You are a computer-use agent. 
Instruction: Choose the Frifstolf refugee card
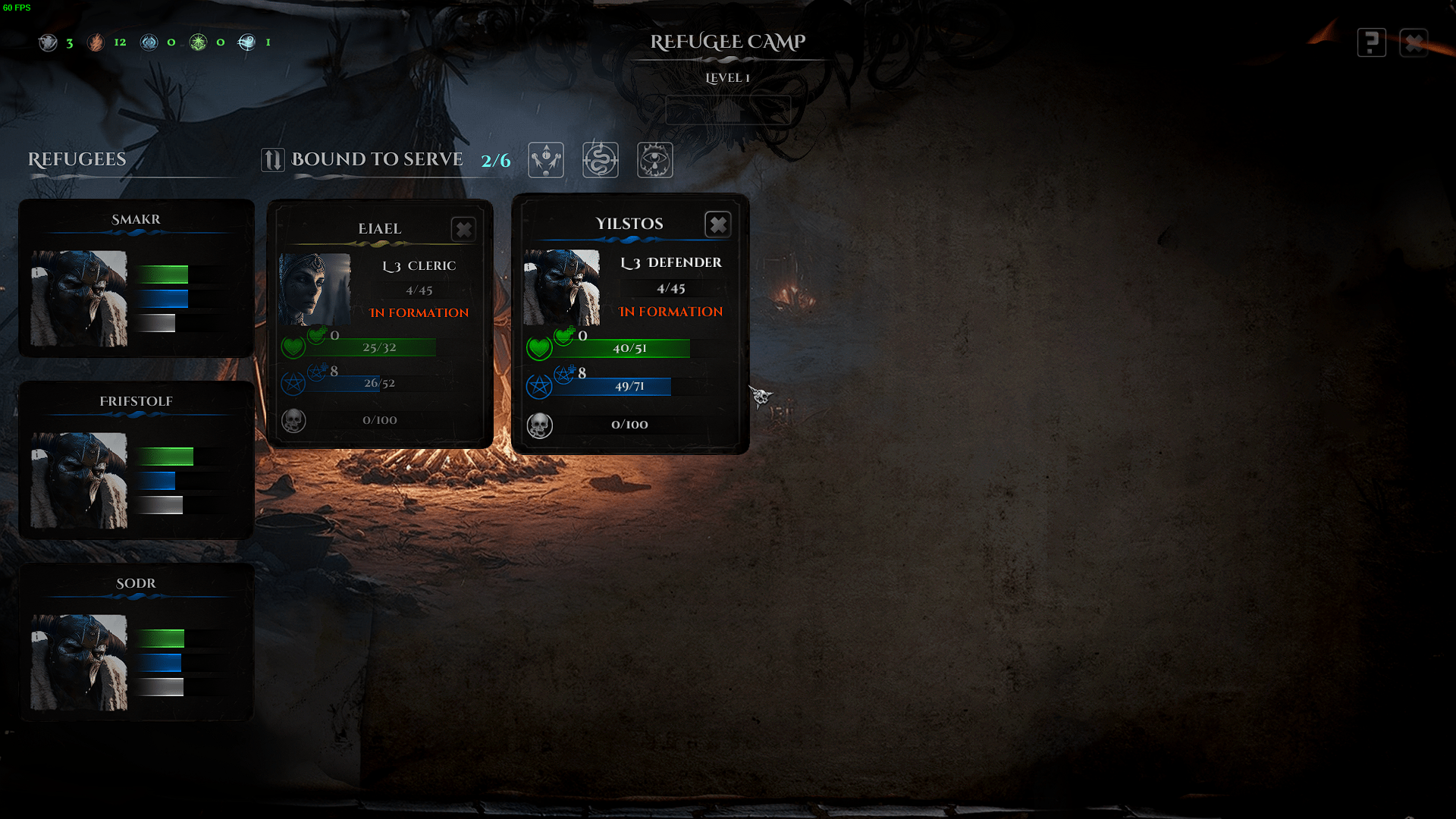[136, 460]
